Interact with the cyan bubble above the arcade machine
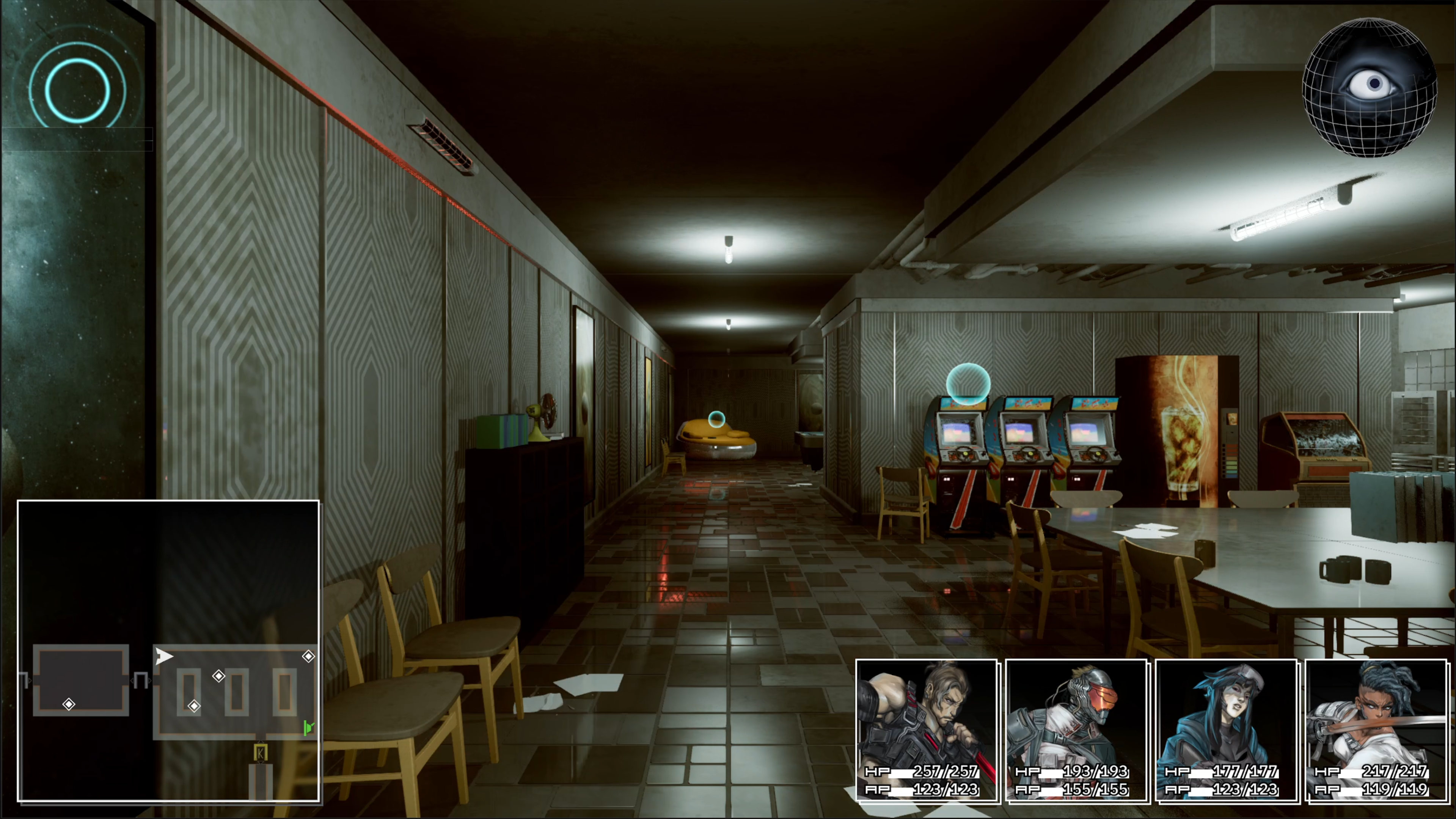Screen dimensions: 1456x819 968,384
